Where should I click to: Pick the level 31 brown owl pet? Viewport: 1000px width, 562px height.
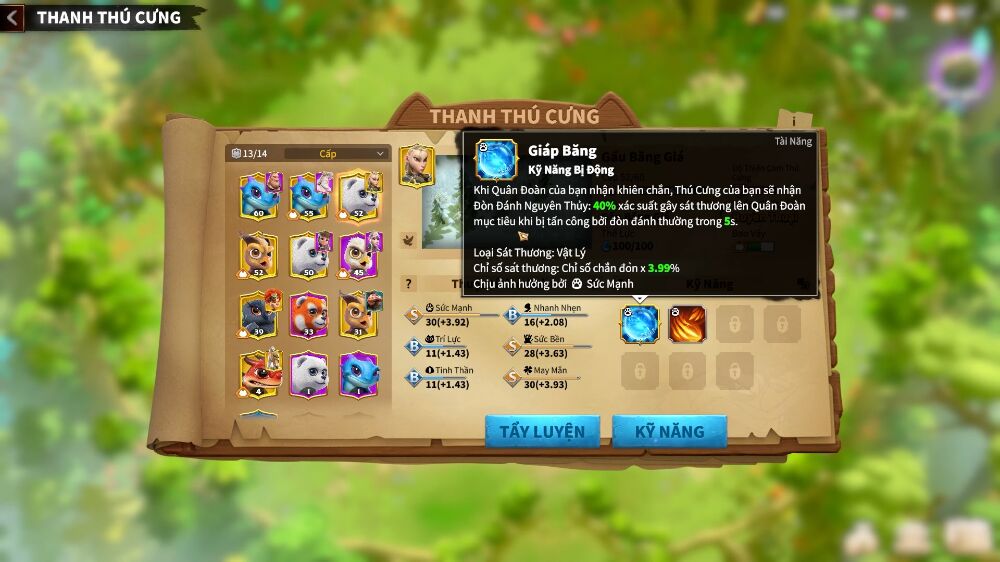pos(358,314)
